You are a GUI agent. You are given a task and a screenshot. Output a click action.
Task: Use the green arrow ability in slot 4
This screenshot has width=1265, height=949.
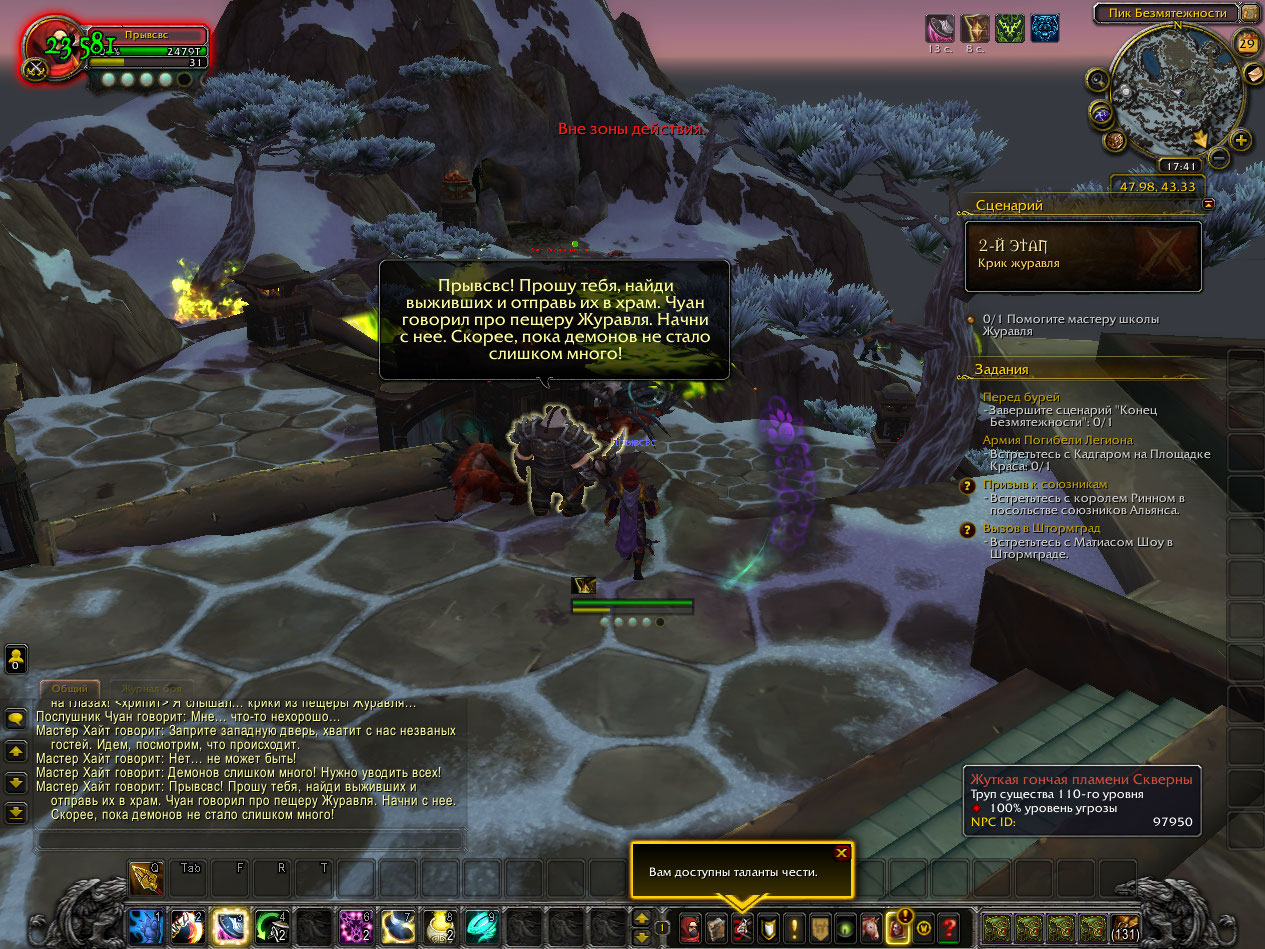pos(272,927)
